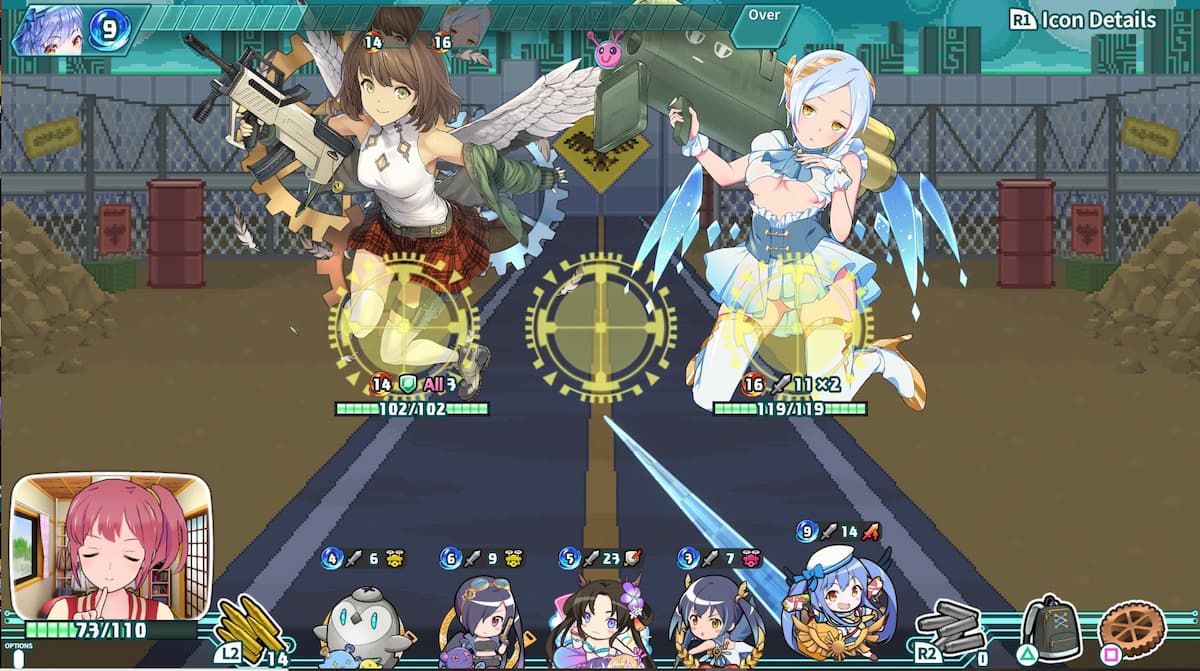Image resolution: width=1200 pixels, height=671 pixels.
Task: Show Icon Details
Action: (1083, 20)
